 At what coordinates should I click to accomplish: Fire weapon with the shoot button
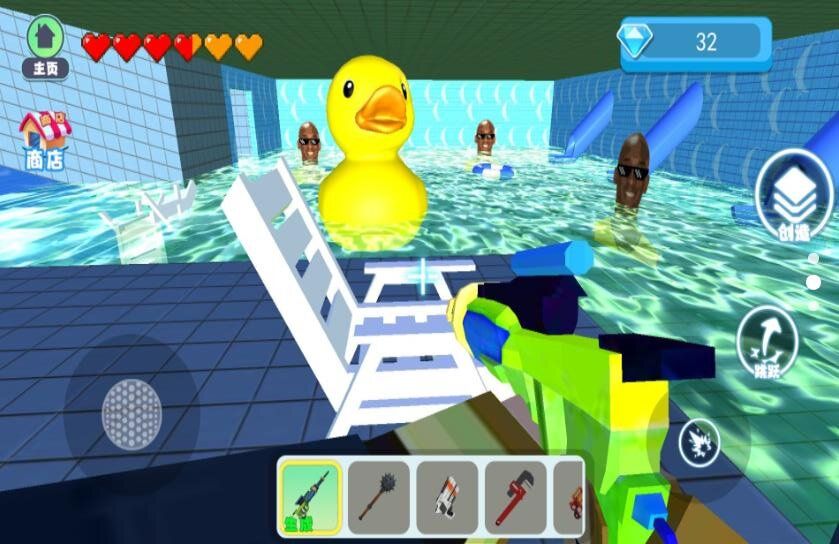(700, 442)
